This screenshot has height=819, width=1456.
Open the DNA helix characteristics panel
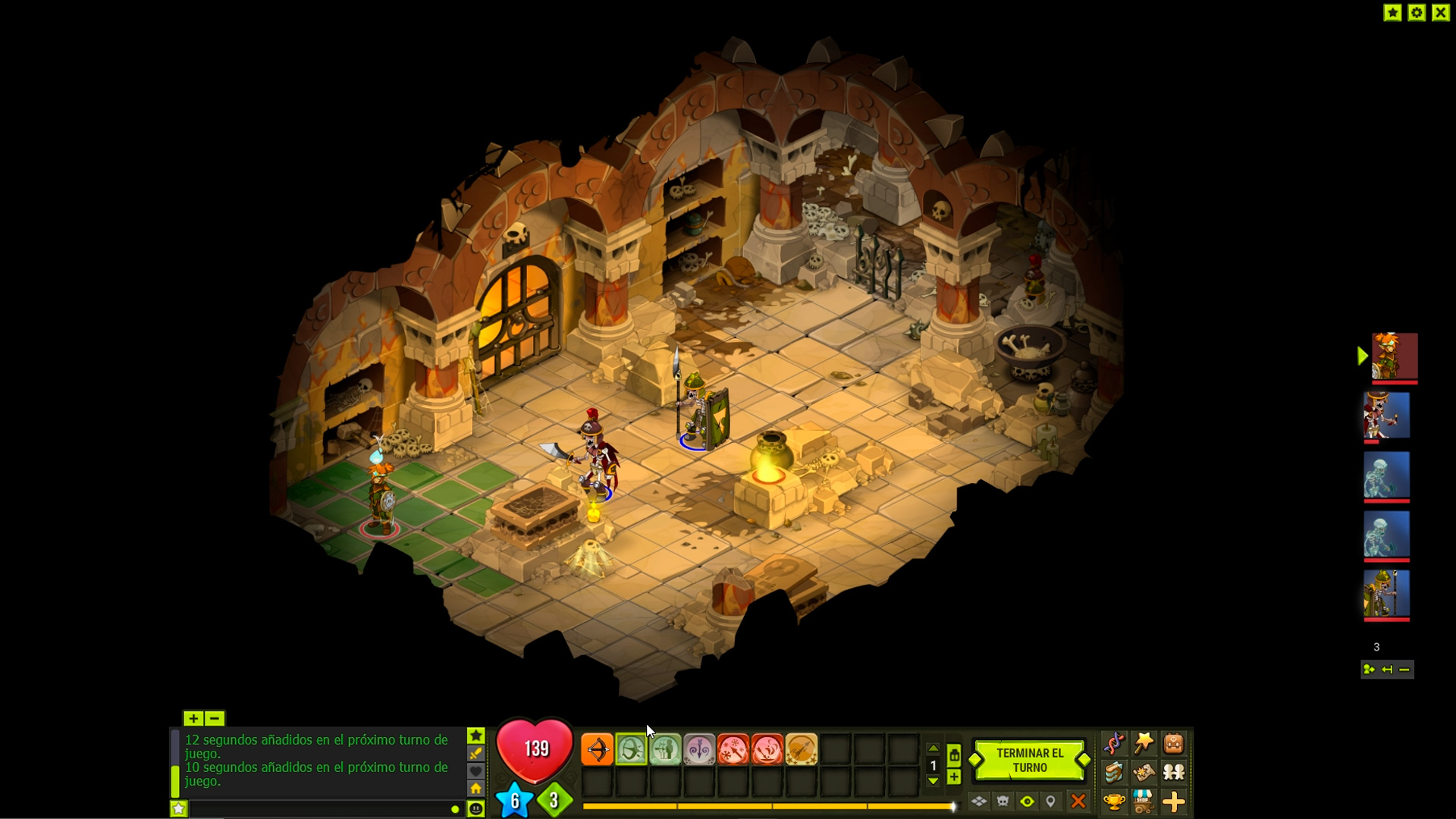(x=1114, y=743)
